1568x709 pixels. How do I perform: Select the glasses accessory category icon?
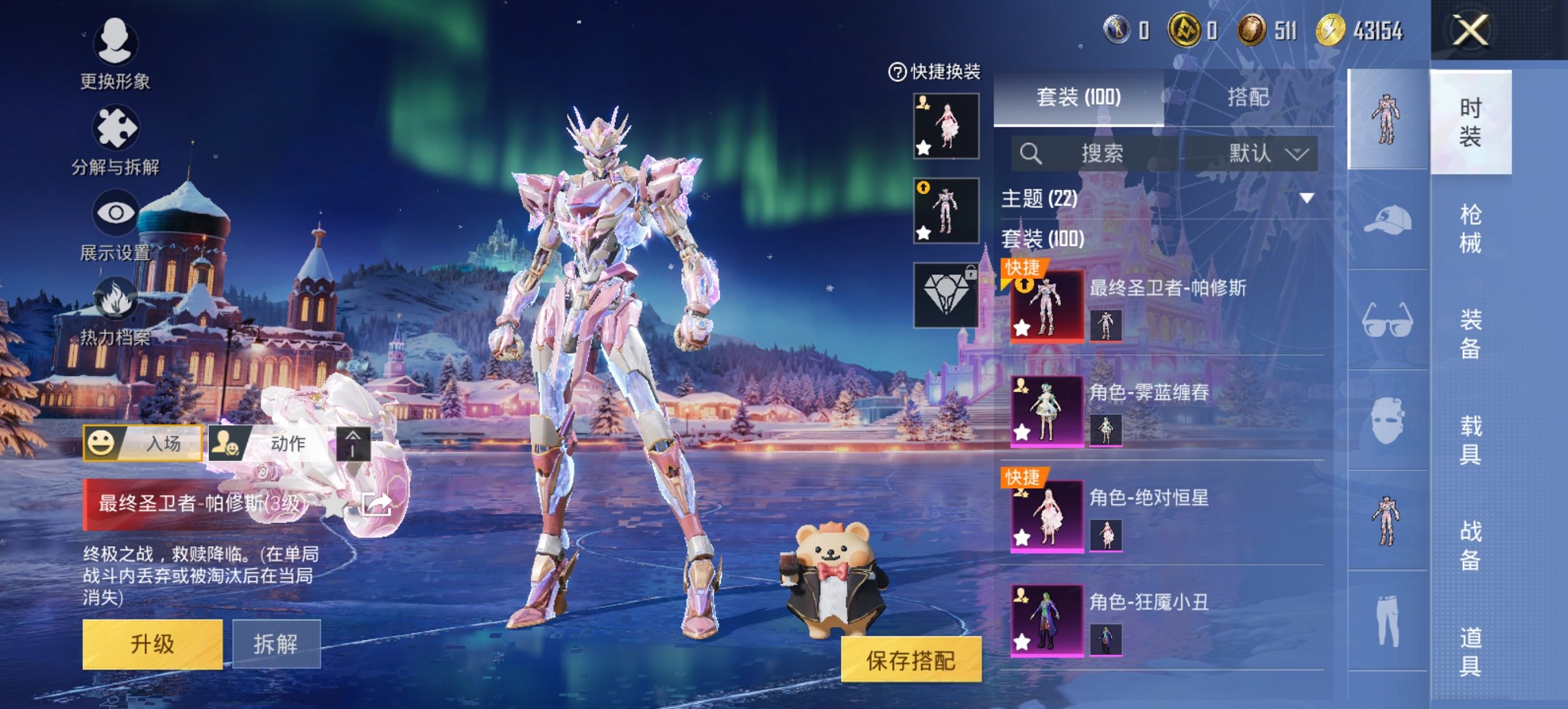click(1387, 320)
